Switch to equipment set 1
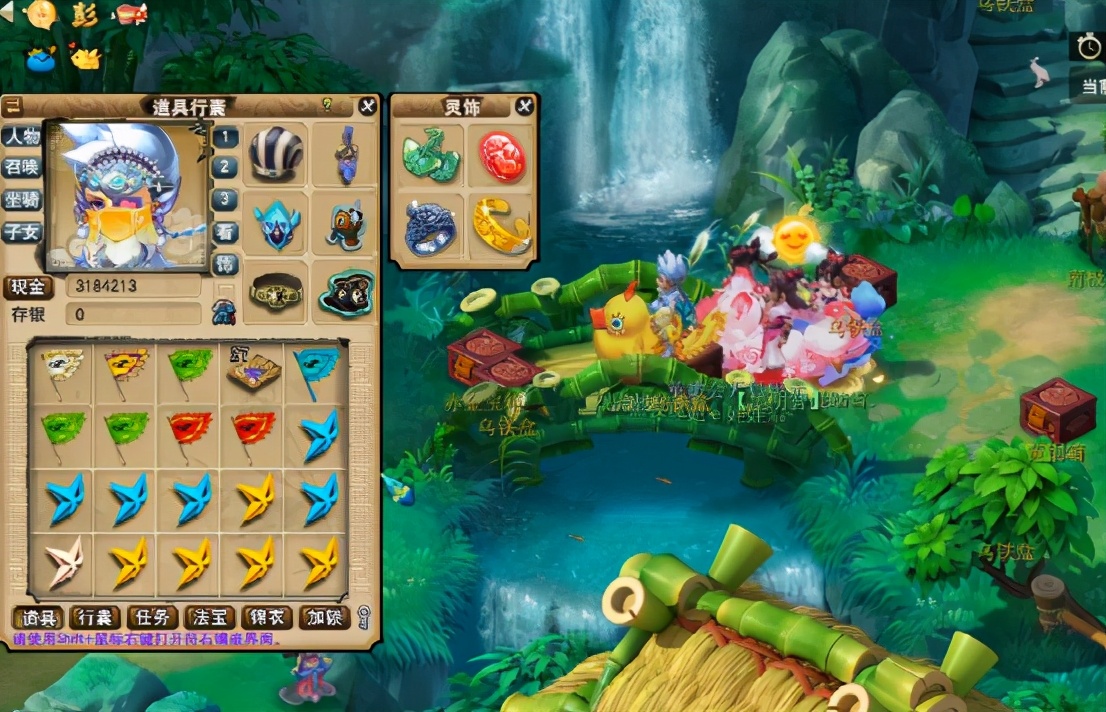This screenshot has height=712, width=1106. [226, 136]
